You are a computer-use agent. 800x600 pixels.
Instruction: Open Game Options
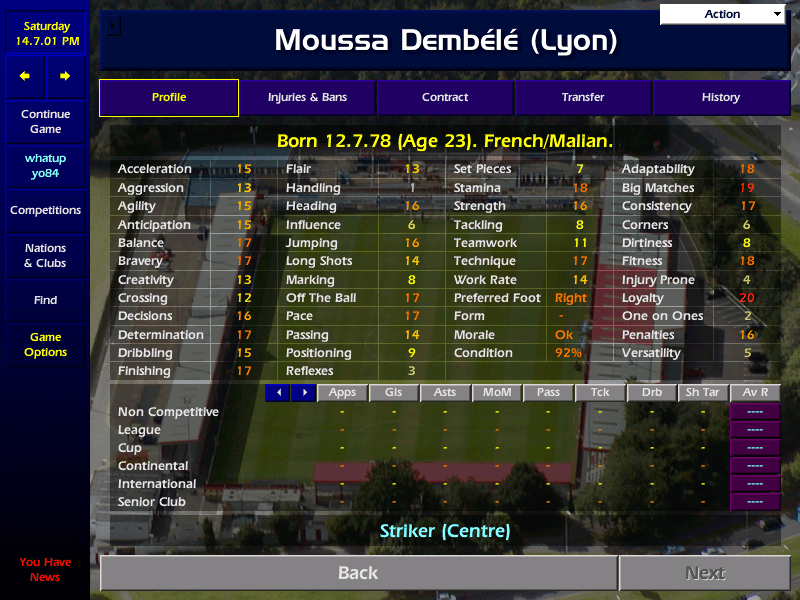[45, 345]
